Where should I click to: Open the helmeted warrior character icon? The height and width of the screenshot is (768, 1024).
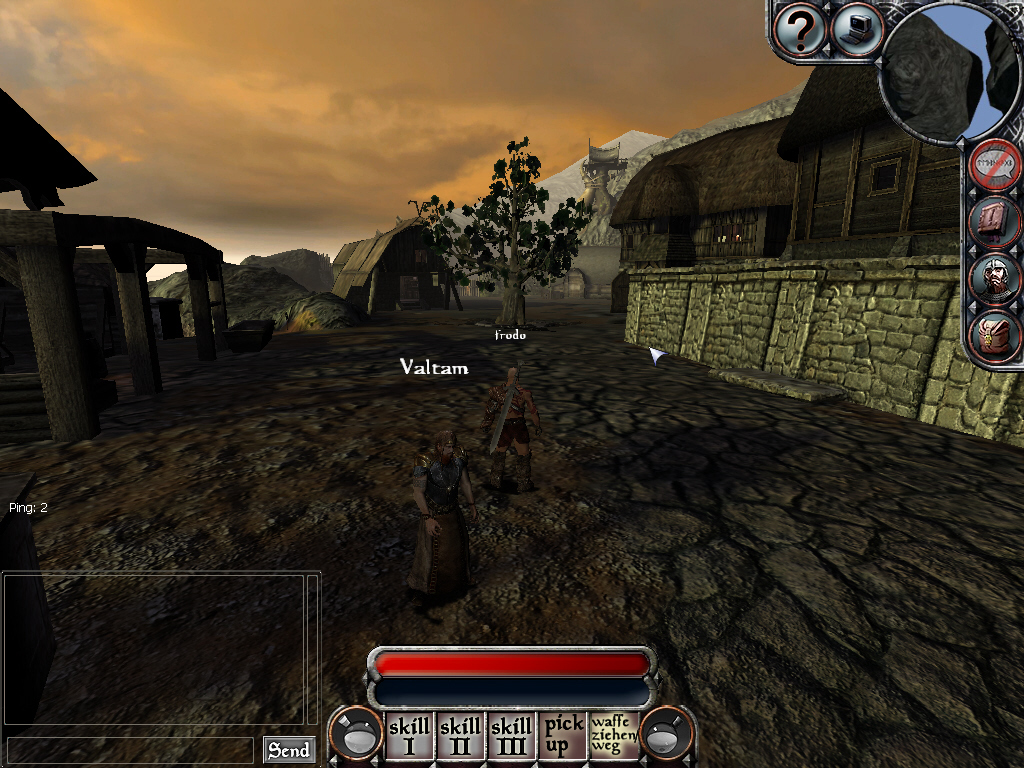pyautogui.click(x=996, y=278)
